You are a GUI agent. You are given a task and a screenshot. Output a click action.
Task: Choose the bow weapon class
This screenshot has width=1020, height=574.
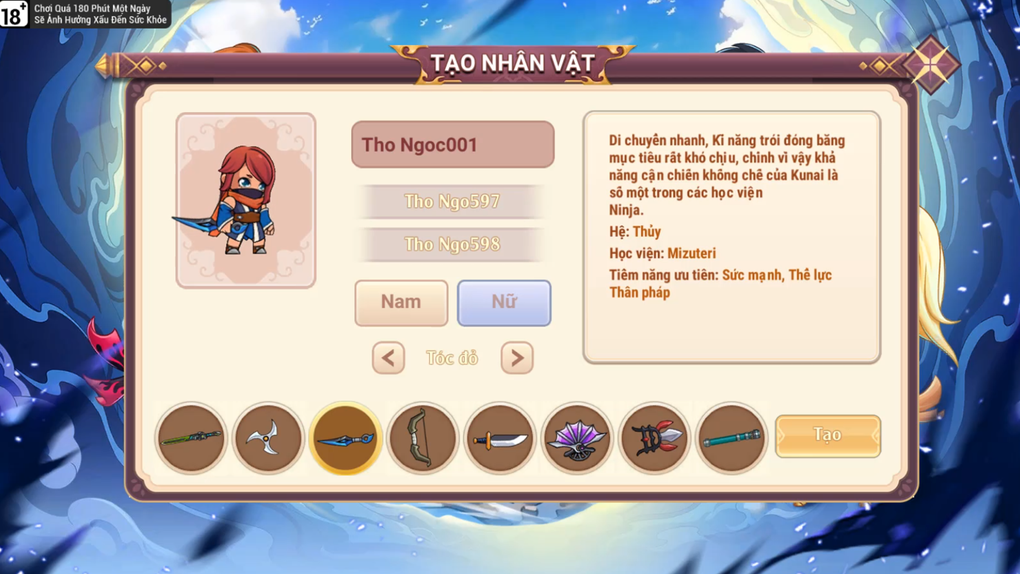[422, 438]
